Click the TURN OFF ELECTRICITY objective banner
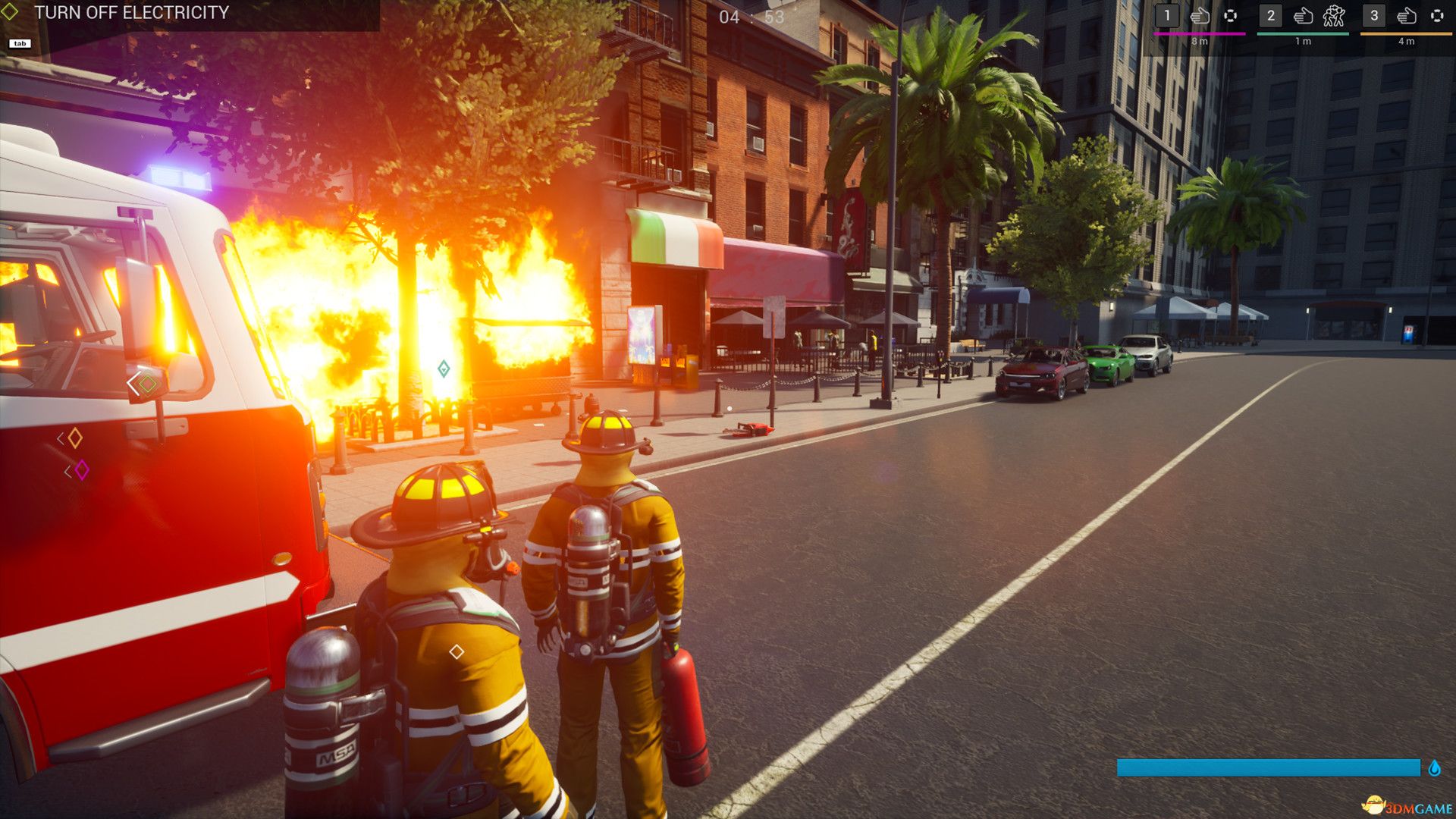Screen dimensions: 1456x819 pos(133,12)
